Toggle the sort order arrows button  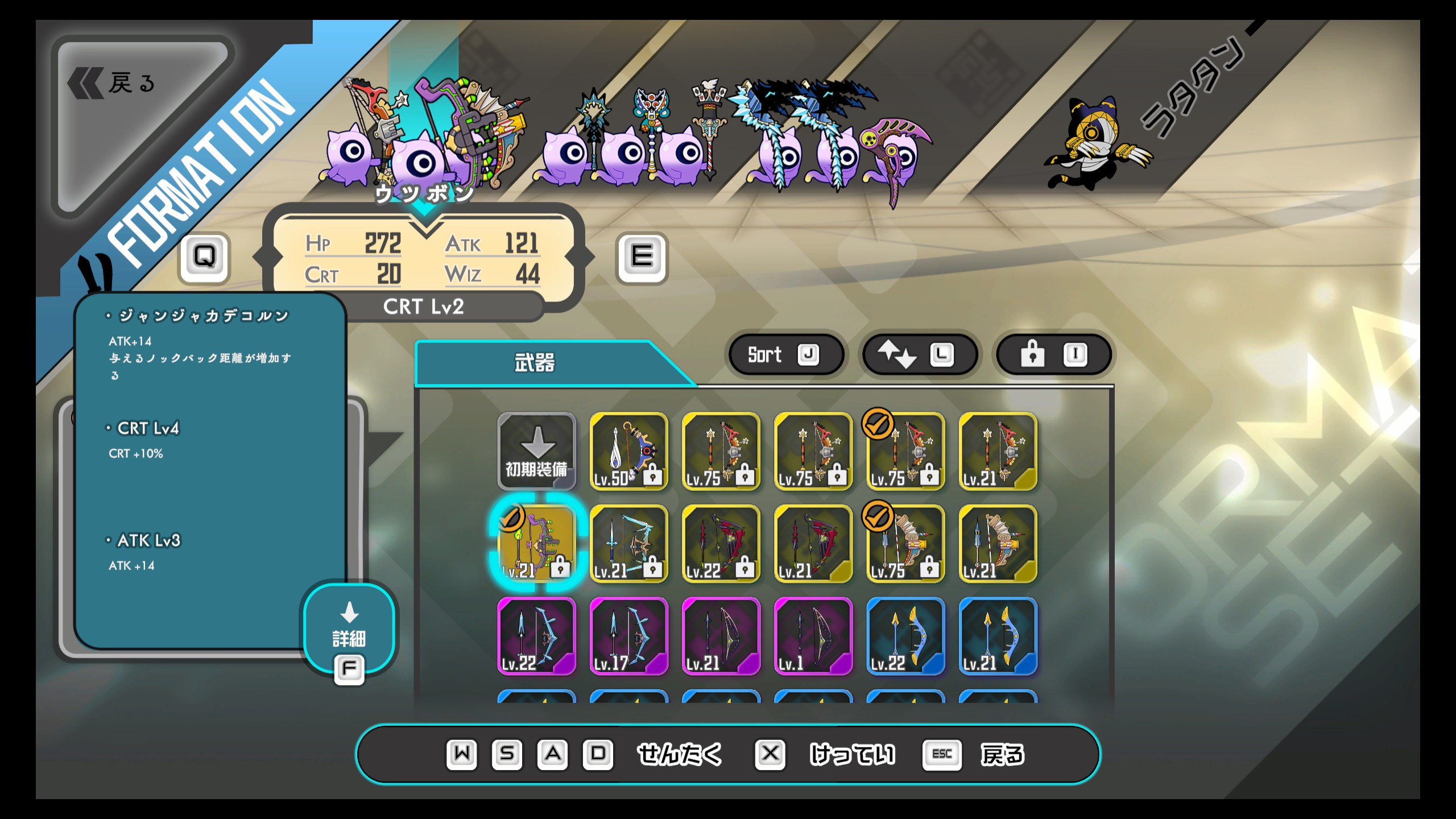(919, 354)
